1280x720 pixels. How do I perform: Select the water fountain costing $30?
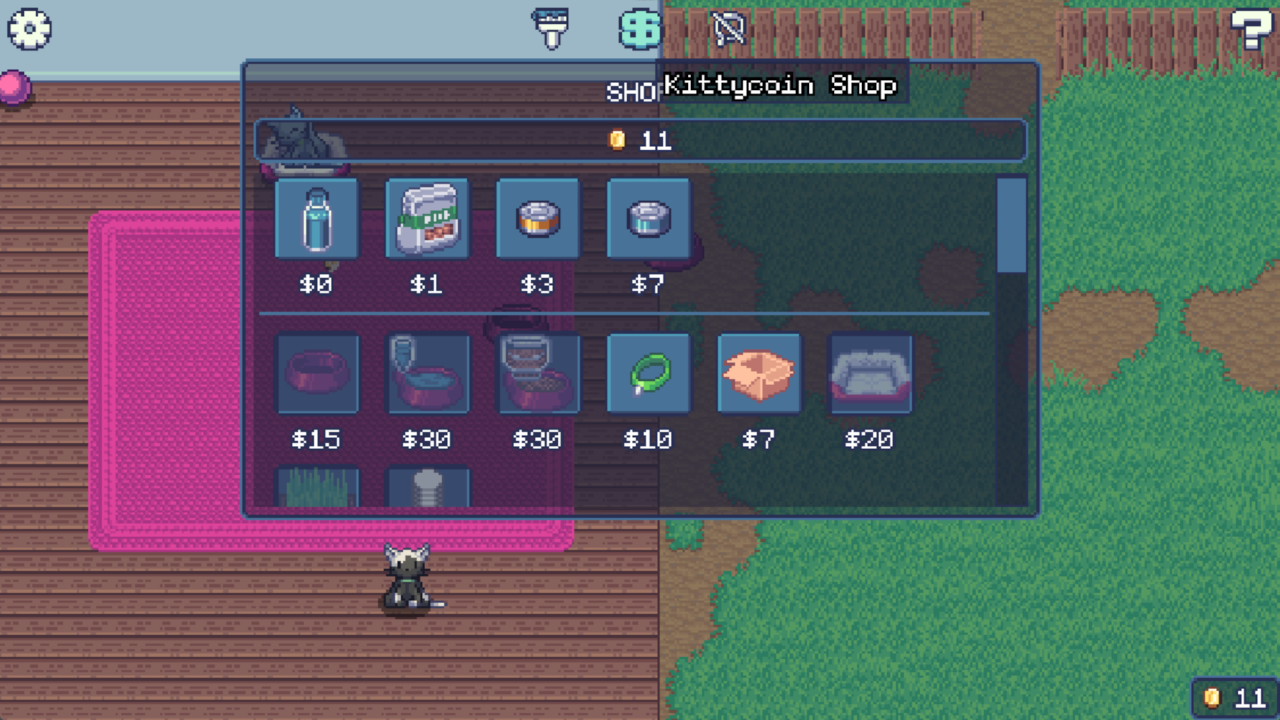(x=427, y=373)
